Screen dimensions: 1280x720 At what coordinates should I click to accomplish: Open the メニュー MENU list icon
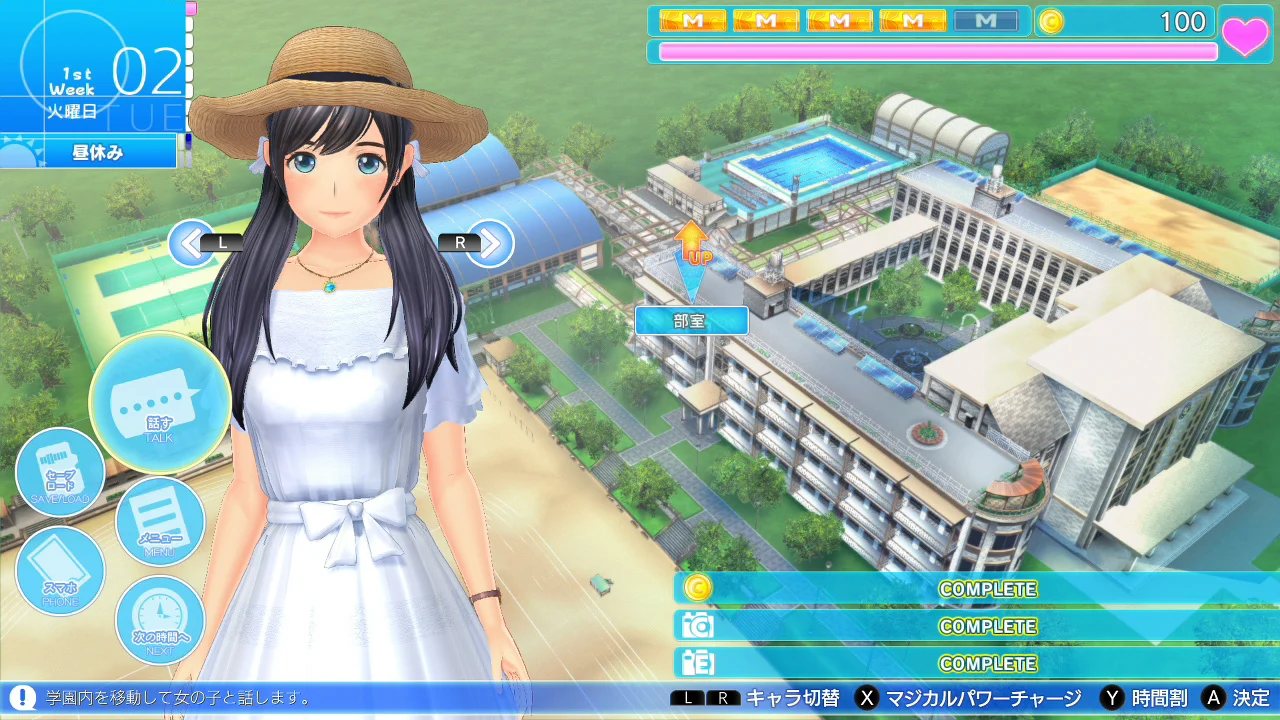pyautogui.click(x=160, y=521)
